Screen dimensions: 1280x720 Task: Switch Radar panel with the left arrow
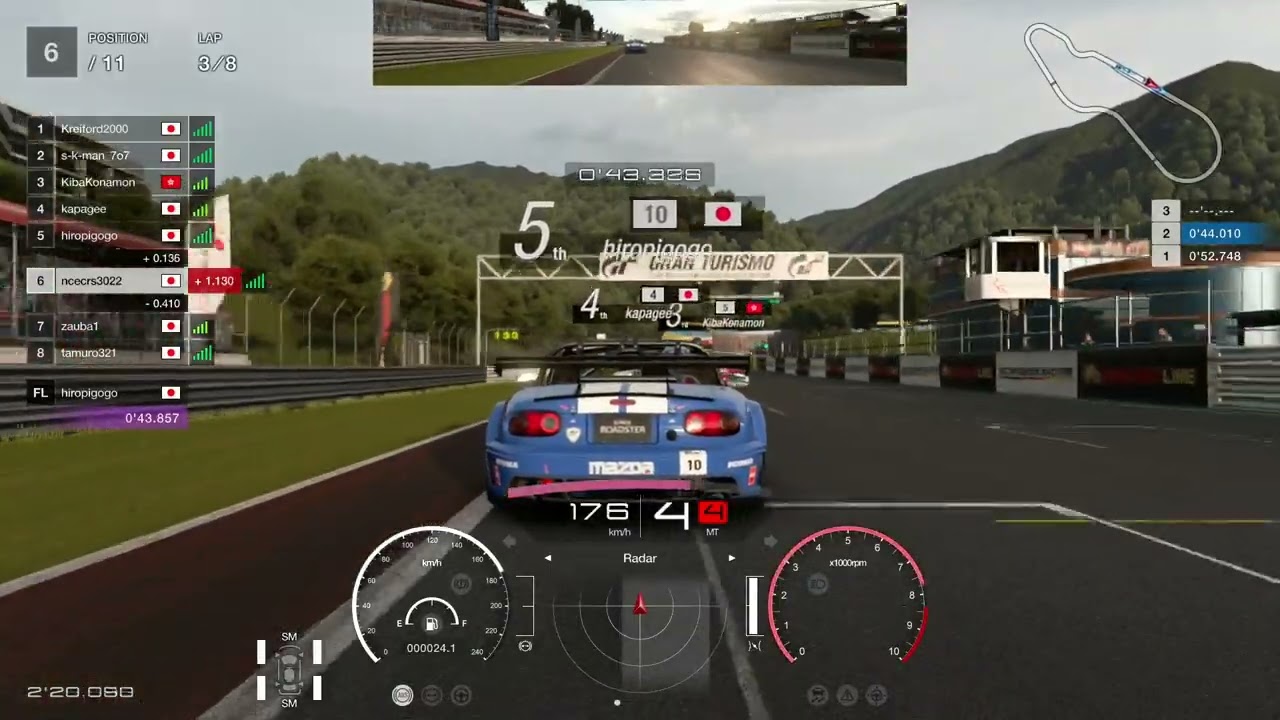548,559
